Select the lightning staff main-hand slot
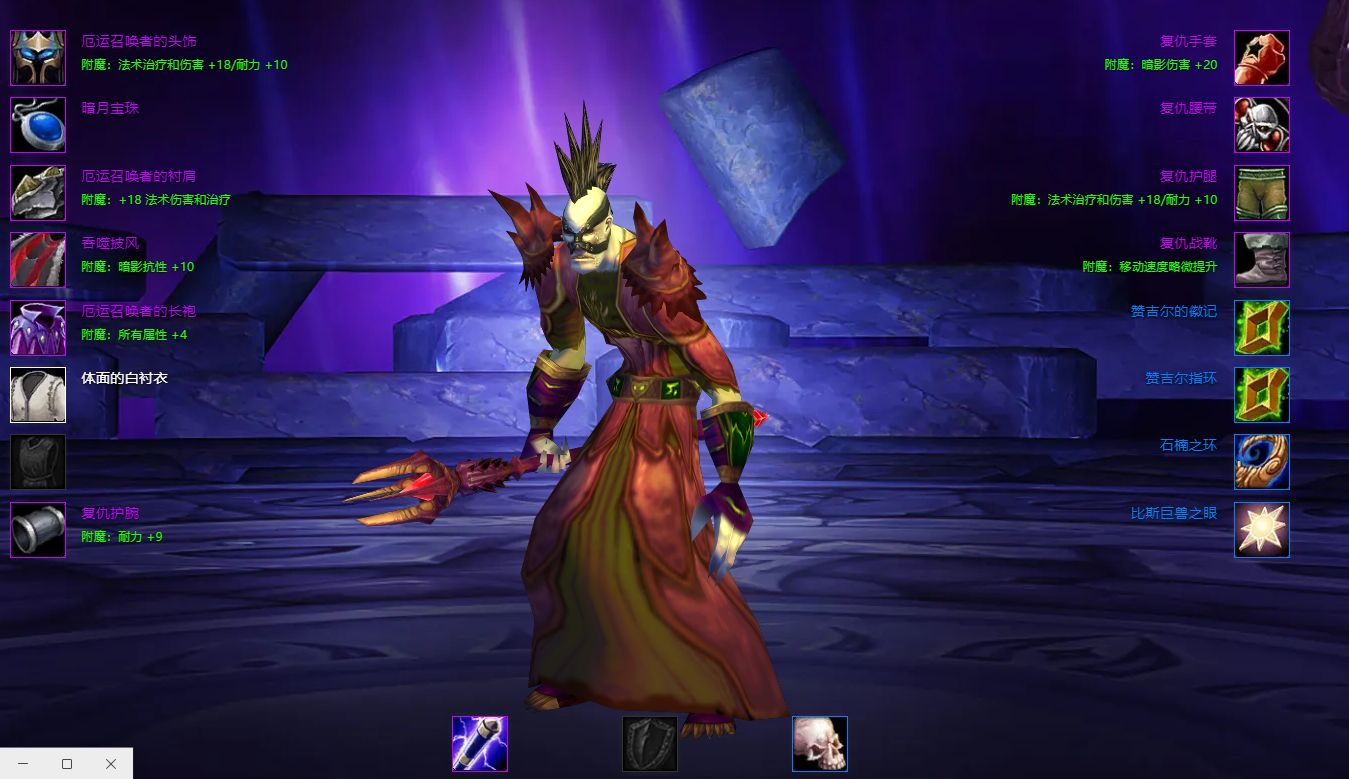The height and width of the screenshot is (779, 1349). [x=480, y=744]
